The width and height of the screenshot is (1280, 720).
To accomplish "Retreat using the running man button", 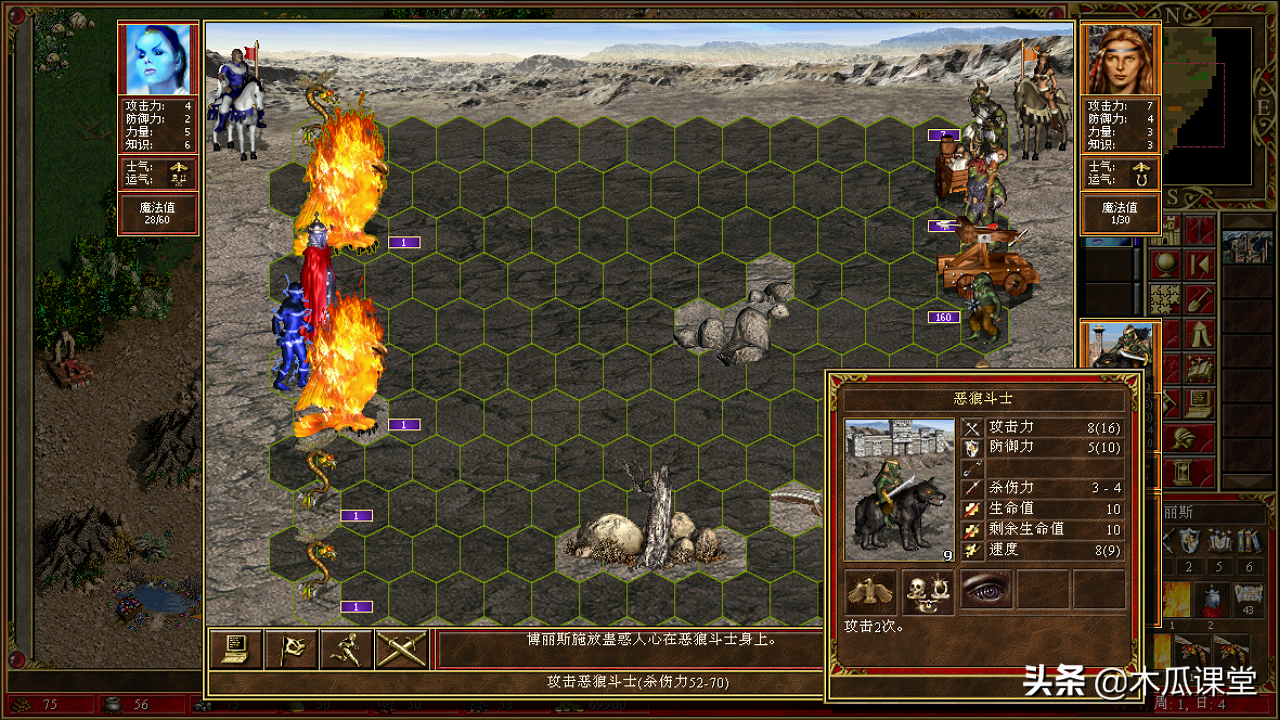I will 347,650.
